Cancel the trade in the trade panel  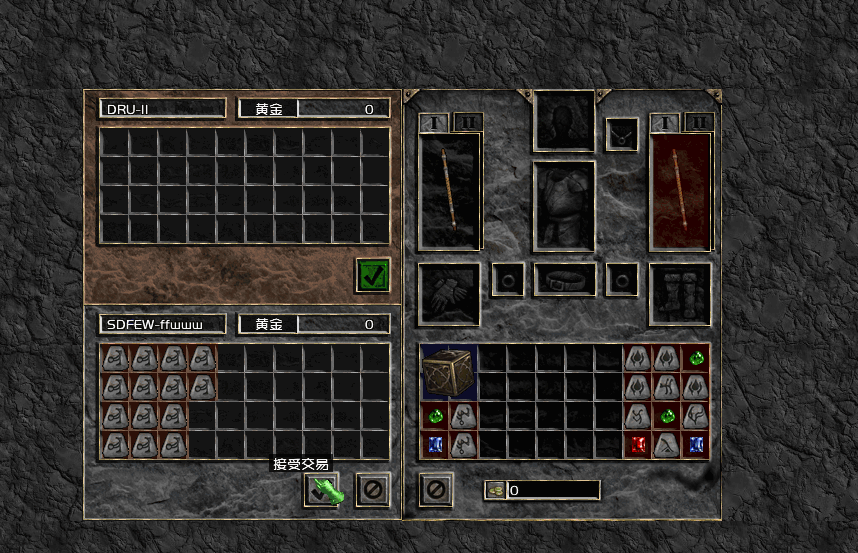372,490
